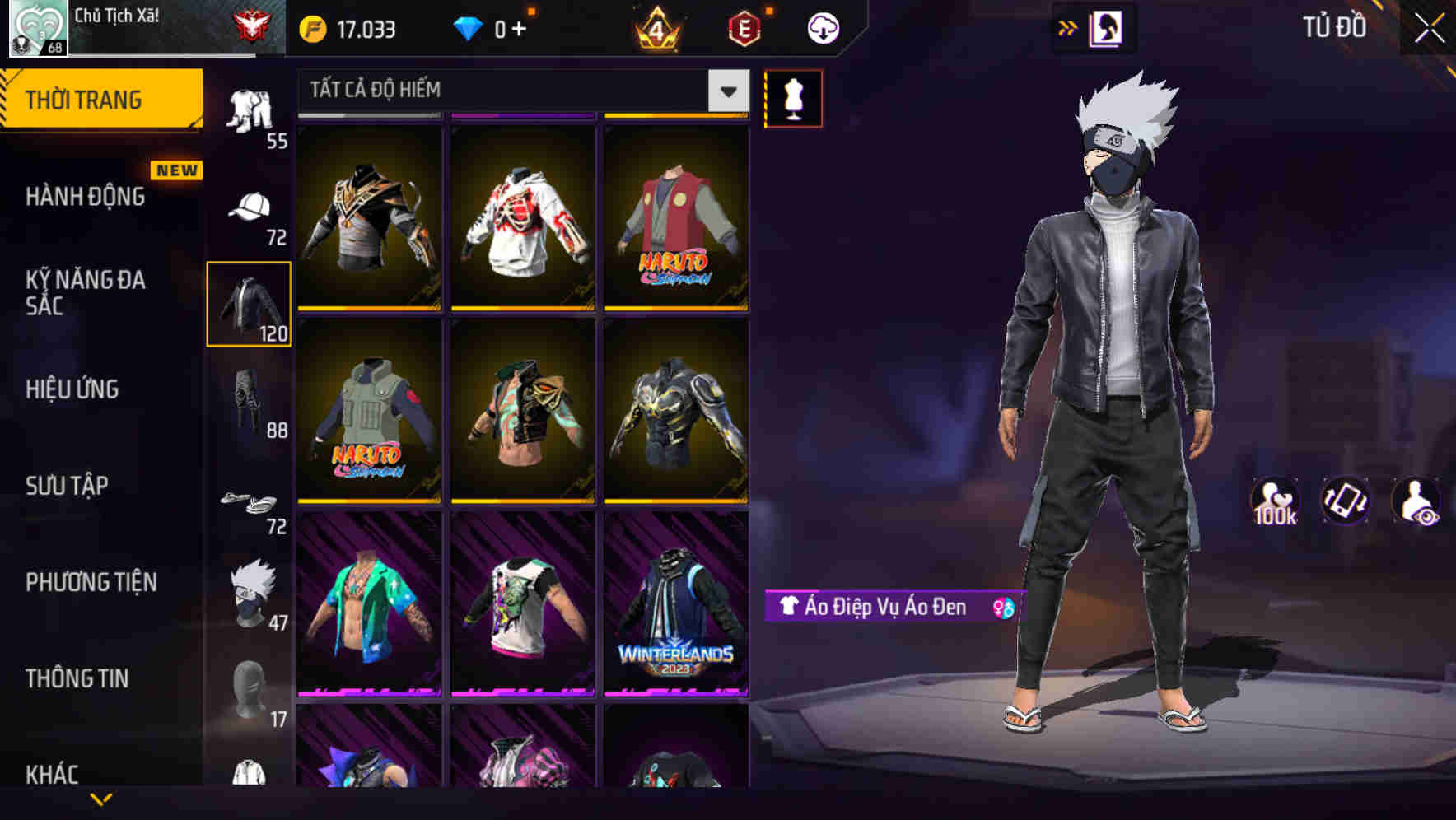Image resolution: width=1456 pixels, height=820 pixels.
Task: Open the slippers category icon showing 72 items
Action: pyautogui.click(x=250, y=502)
